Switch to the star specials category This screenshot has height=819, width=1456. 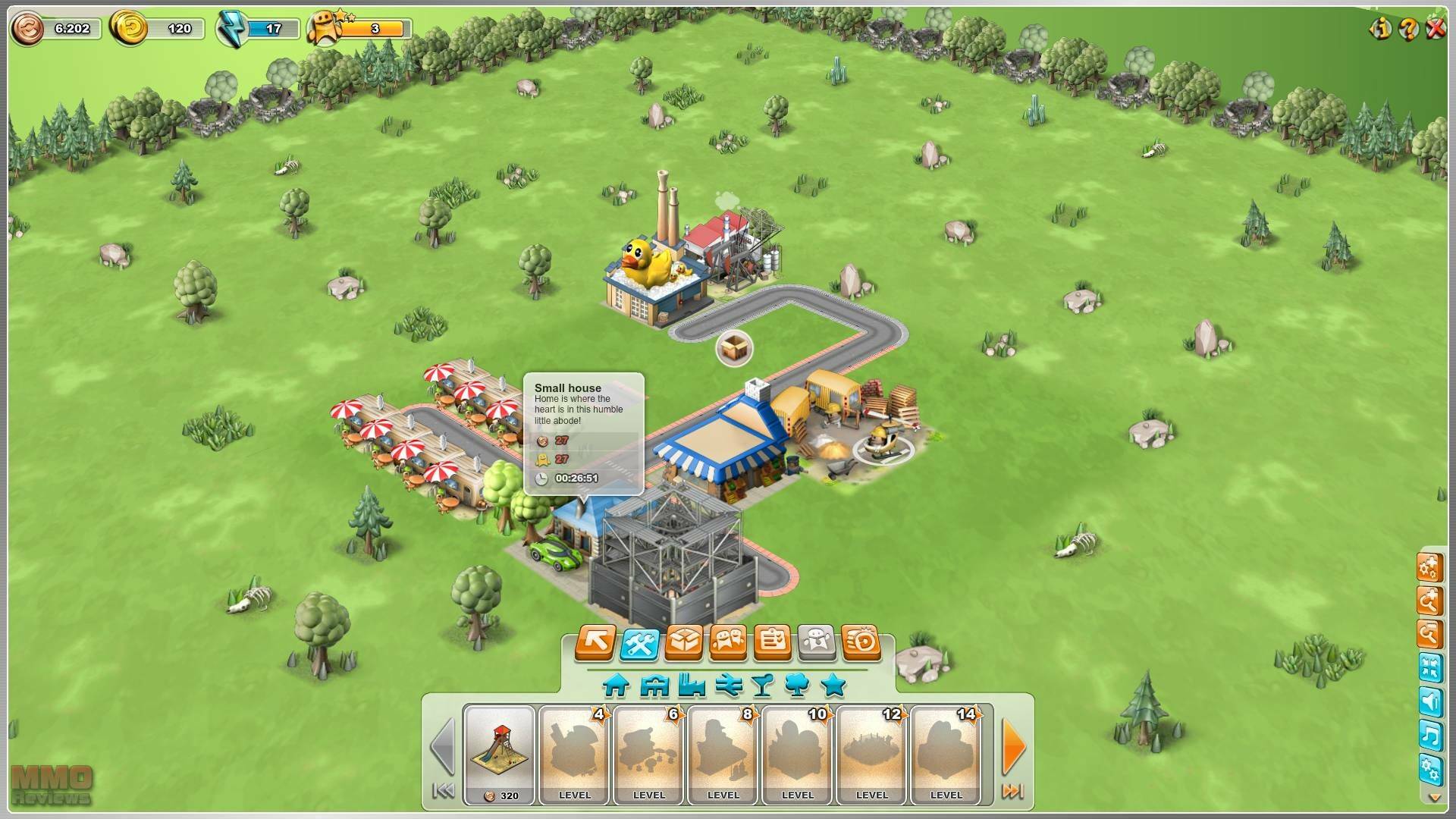coord(833,686)
